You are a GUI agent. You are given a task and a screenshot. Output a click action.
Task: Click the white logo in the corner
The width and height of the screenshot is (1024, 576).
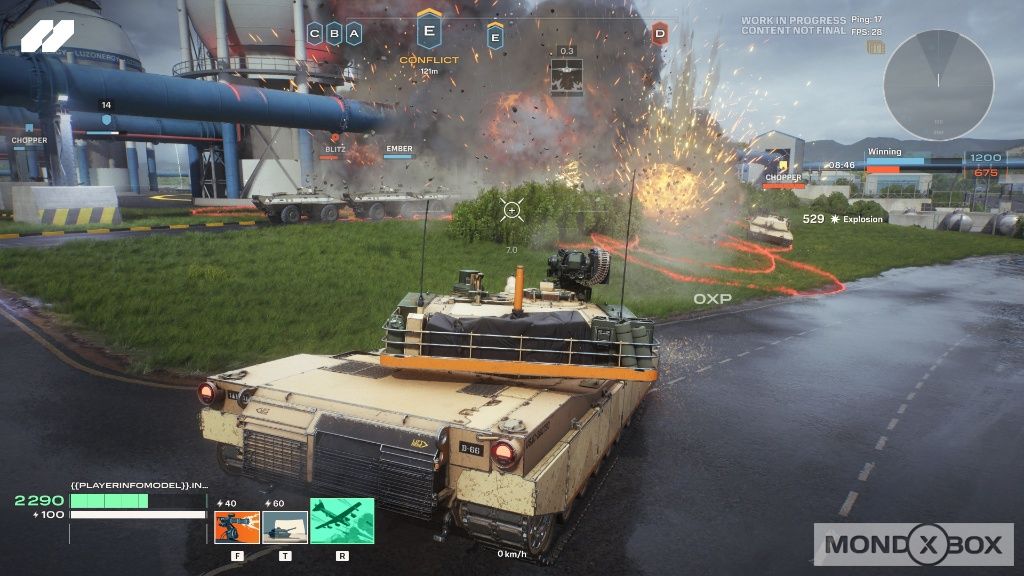pyautogui.click(x=47, y=37)
